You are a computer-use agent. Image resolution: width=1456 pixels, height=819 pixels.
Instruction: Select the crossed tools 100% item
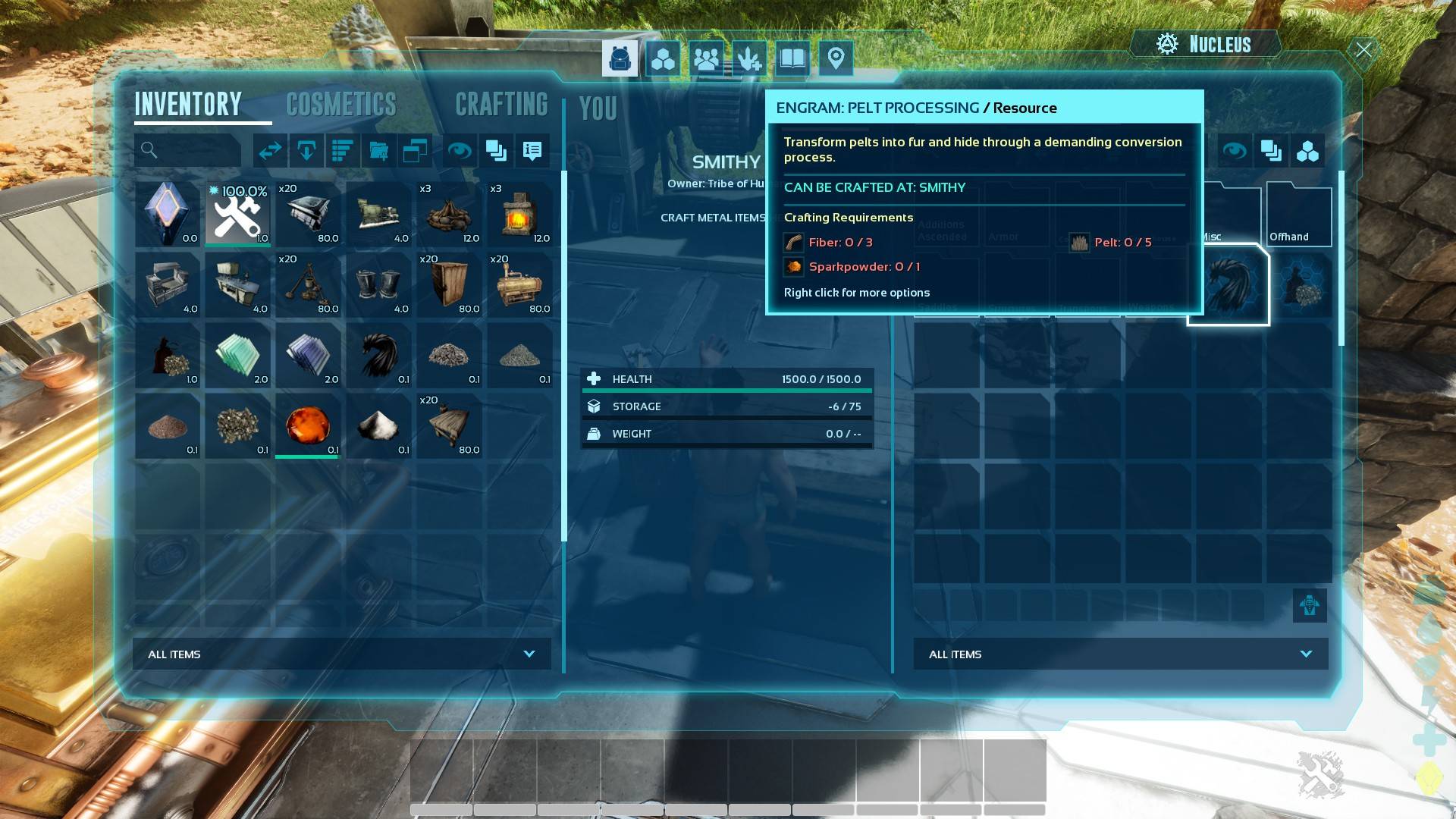coord(237,215)
